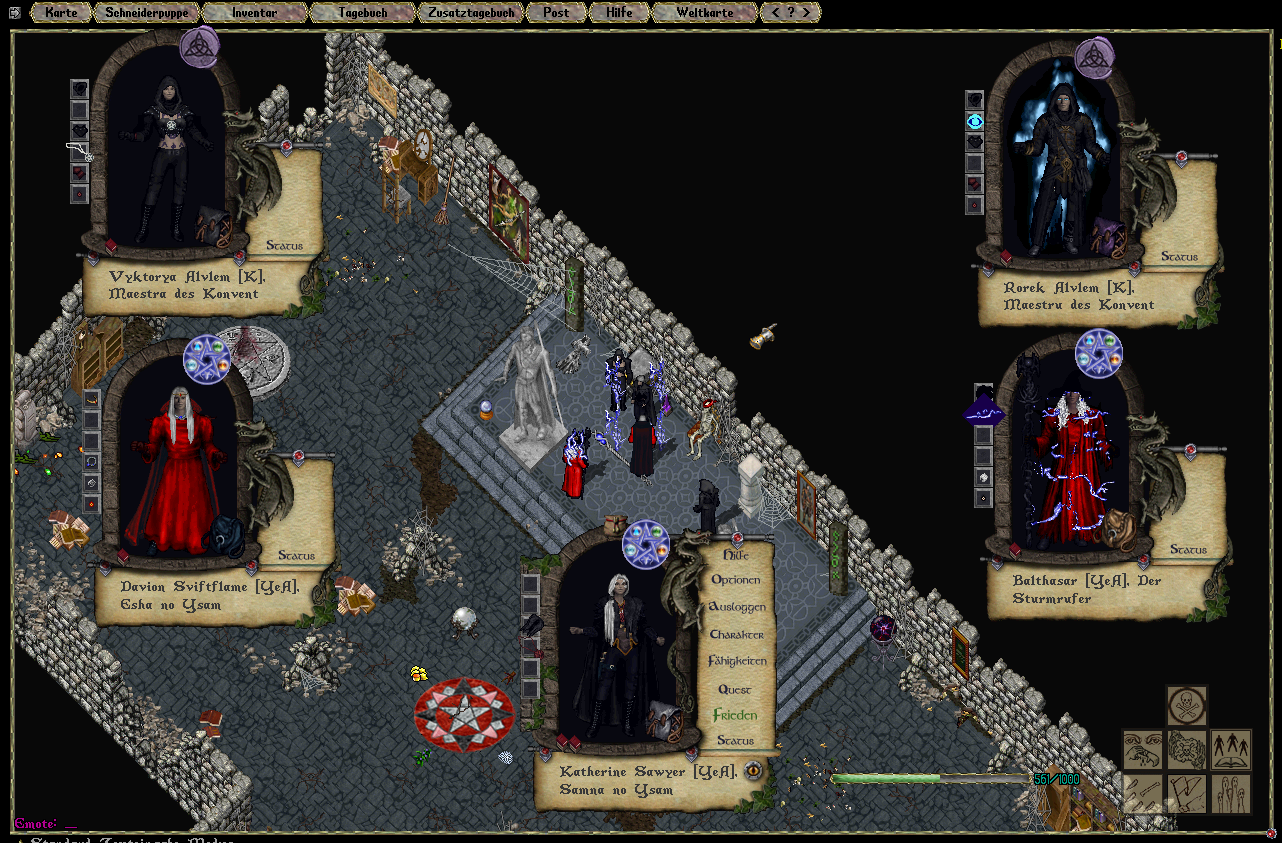Open Optionen in Katherine's paperdoll
This screenshot has height=843, width=1282.
click(x=736, y=580)
